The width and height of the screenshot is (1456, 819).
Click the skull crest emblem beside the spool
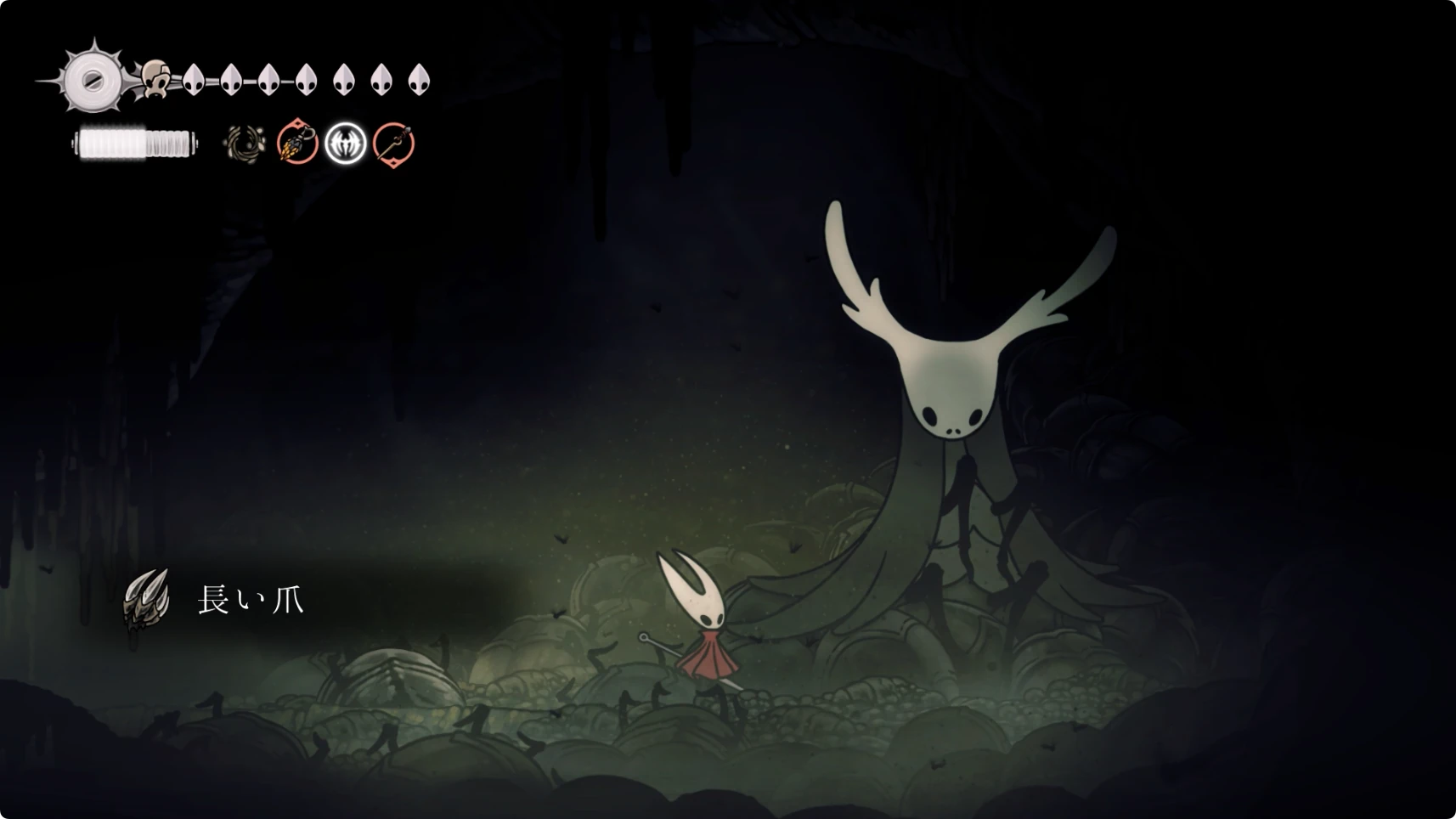click(155, 79)
